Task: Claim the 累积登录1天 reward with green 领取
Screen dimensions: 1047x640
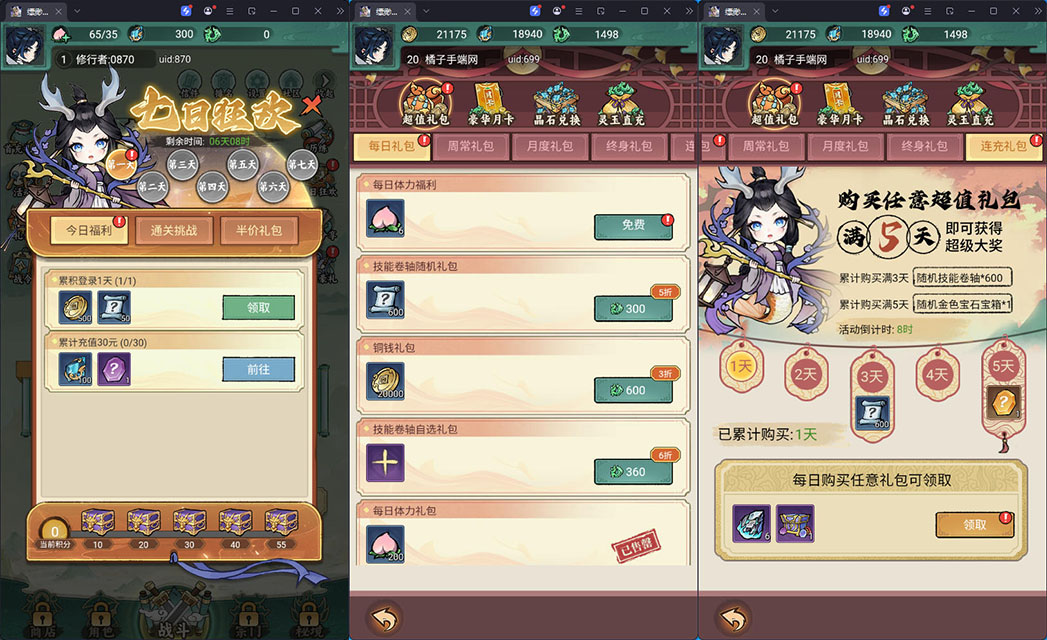Action: (258, 308)
